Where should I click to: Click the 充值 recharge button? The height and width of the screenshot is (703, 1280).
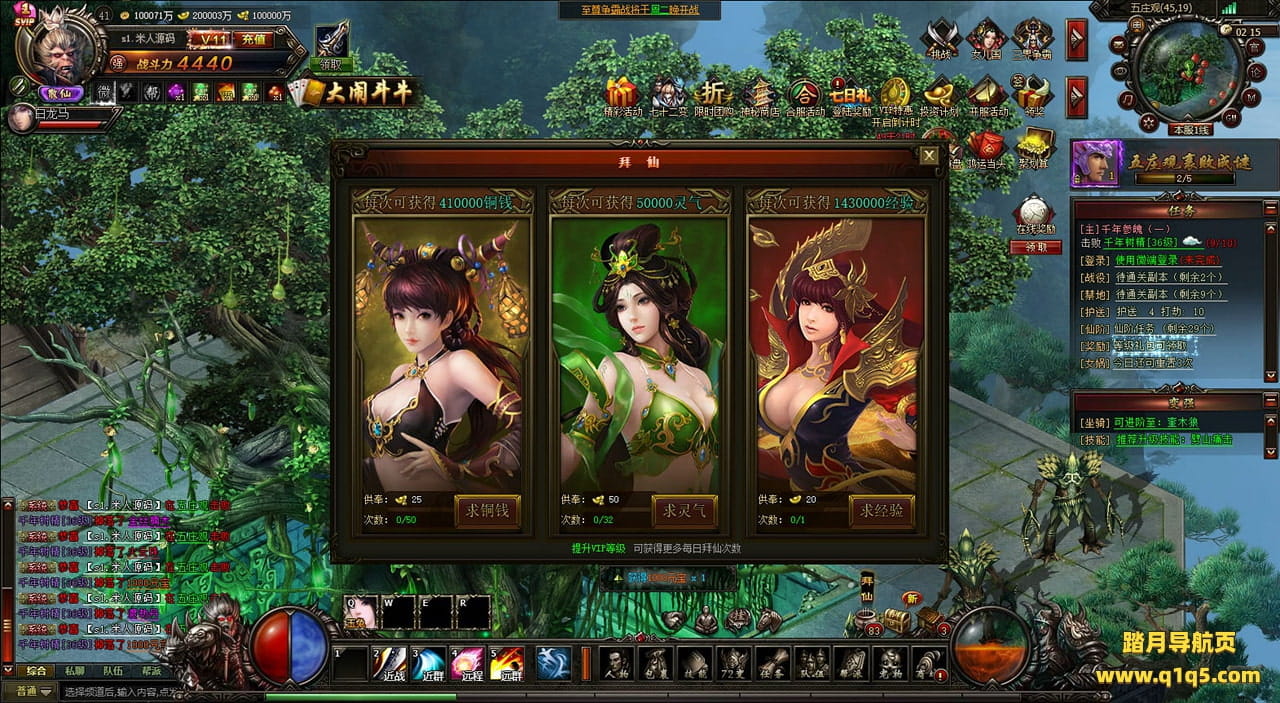click(254, 39)
